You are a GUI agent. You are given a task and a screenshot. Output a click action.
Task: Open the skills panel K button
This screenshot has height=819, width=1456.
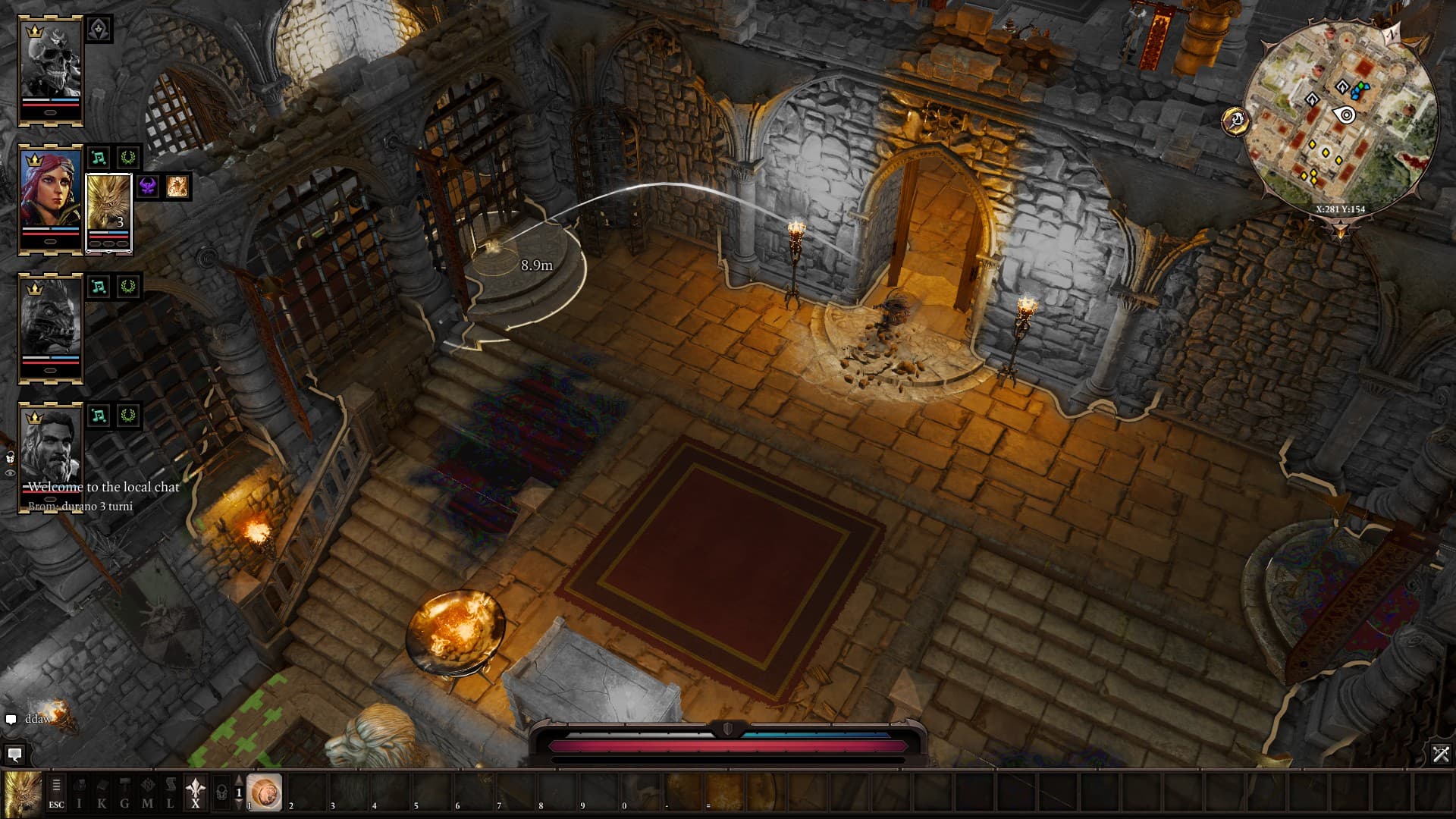102,793
